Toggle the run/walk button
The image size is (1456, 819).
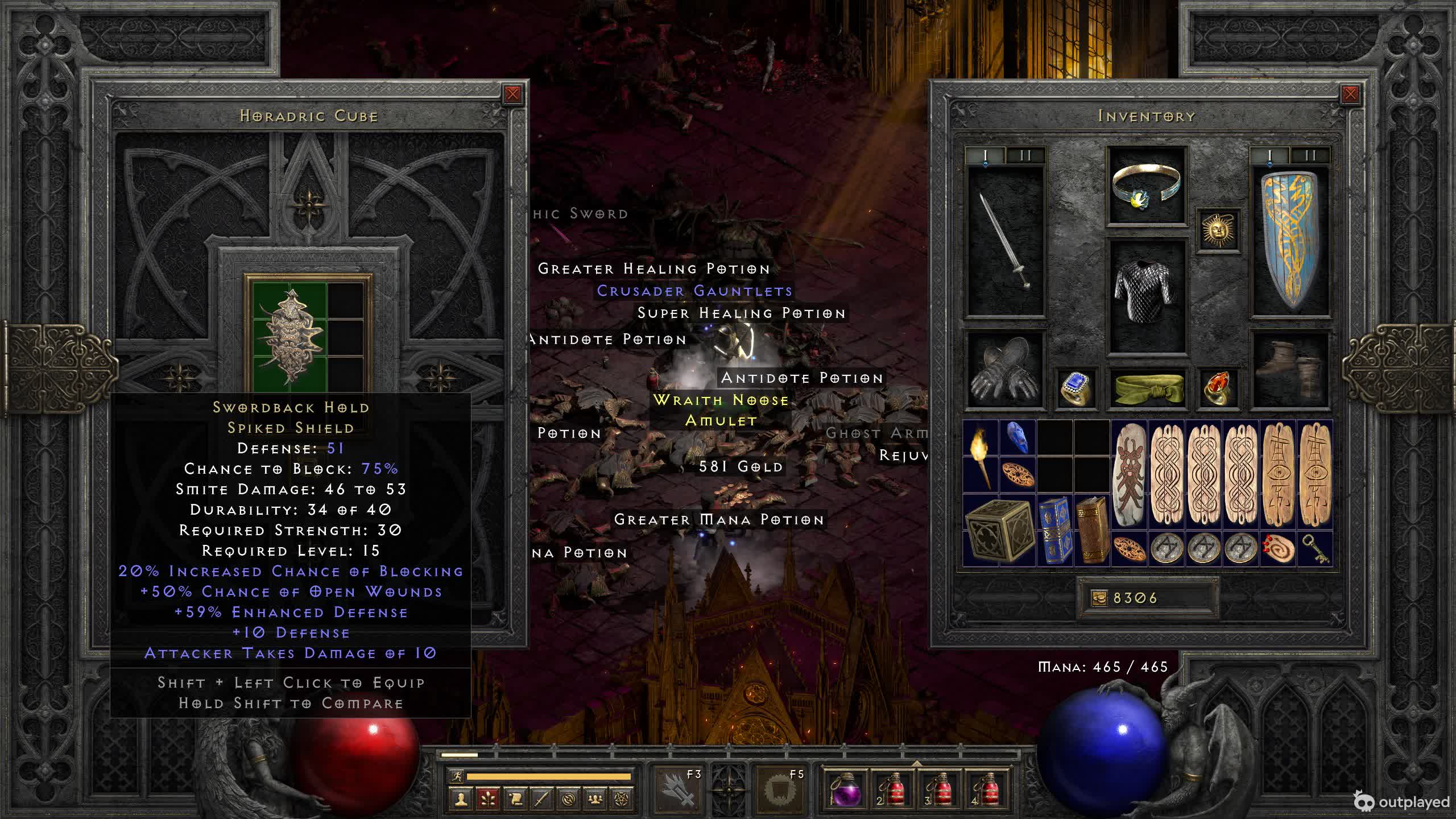(x=456, y=776)
